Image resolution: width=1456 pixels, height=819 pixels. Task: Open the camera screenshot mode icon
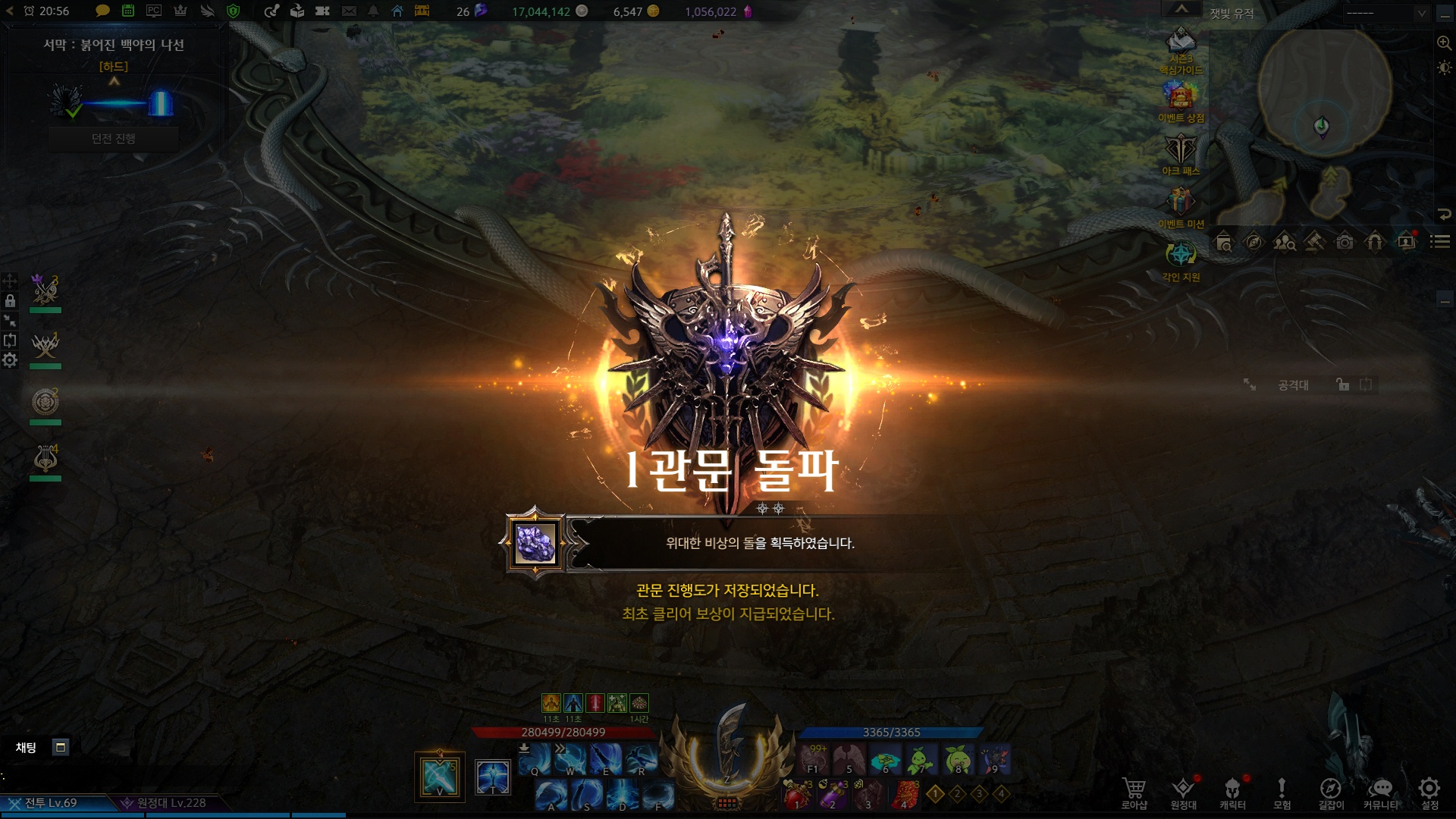coord(1345,243)
